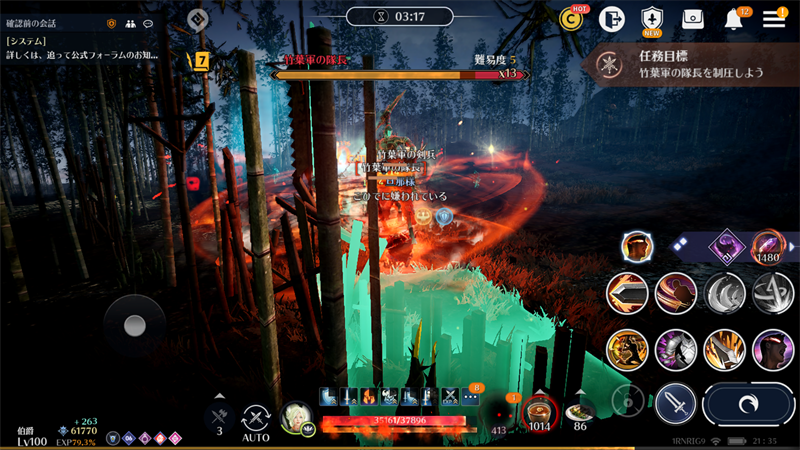Viewport: 800px width, 450px height.
Task: Trigger the glowing-eyes face skill
Action: pos(772,350)
